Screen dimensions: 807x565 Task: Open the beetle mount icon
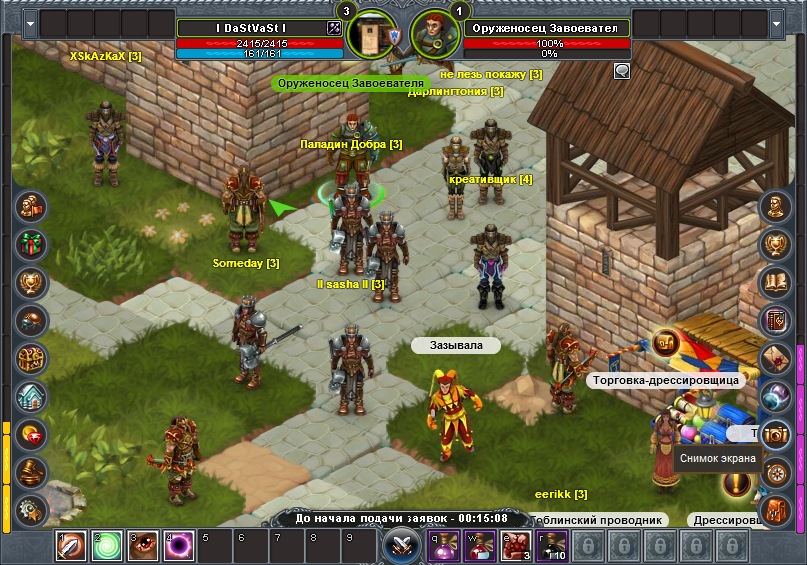pyautogui.click(x=33, y=320)
